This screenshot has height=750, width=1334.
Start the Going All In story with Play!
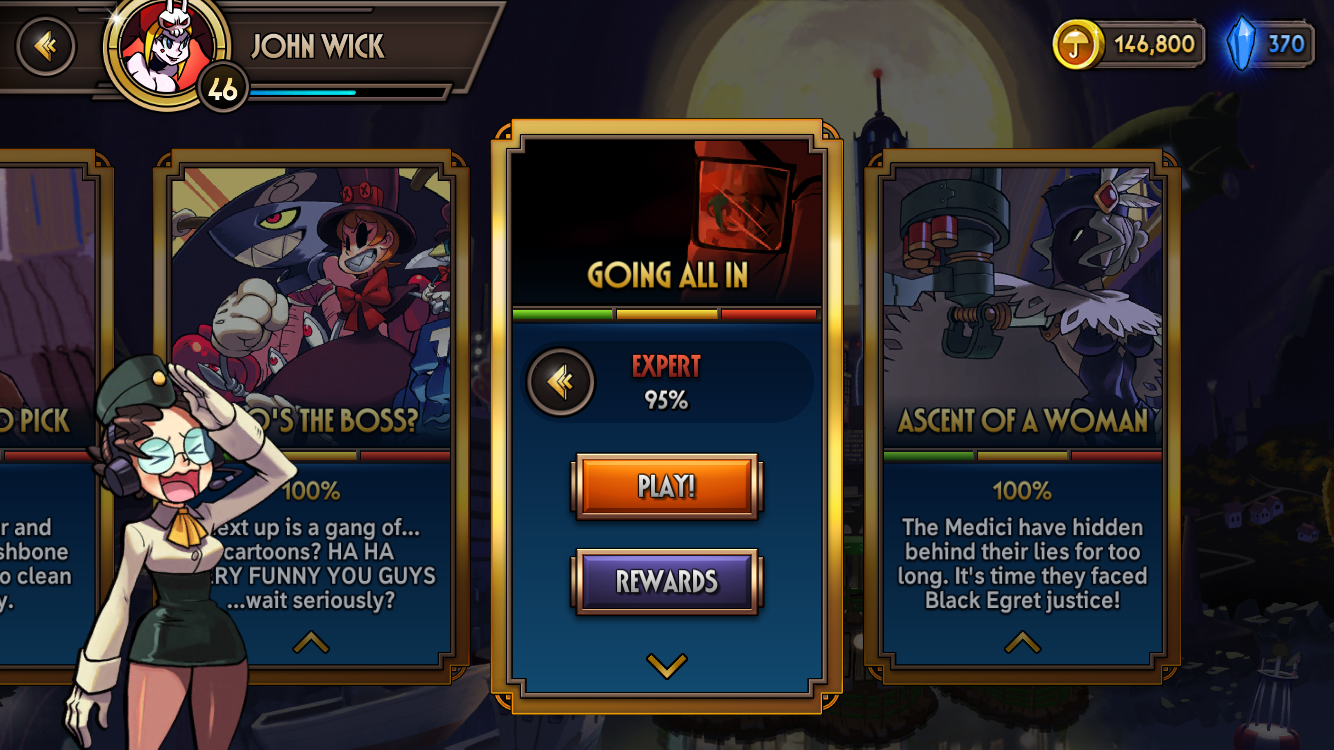coord(667,487)
